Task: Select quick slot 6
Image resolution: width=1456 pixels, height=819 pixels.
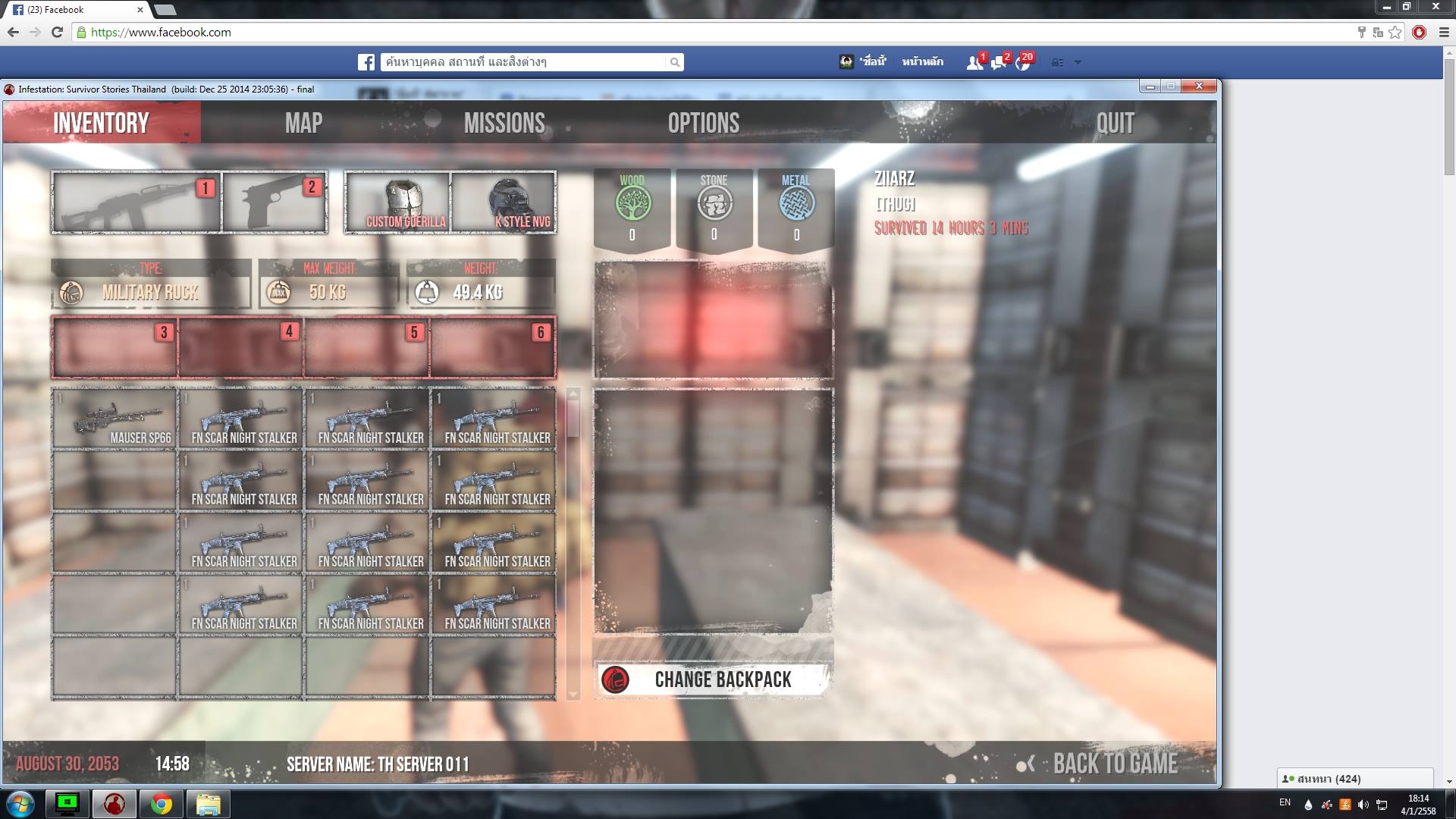Action: tap(493, 348)
